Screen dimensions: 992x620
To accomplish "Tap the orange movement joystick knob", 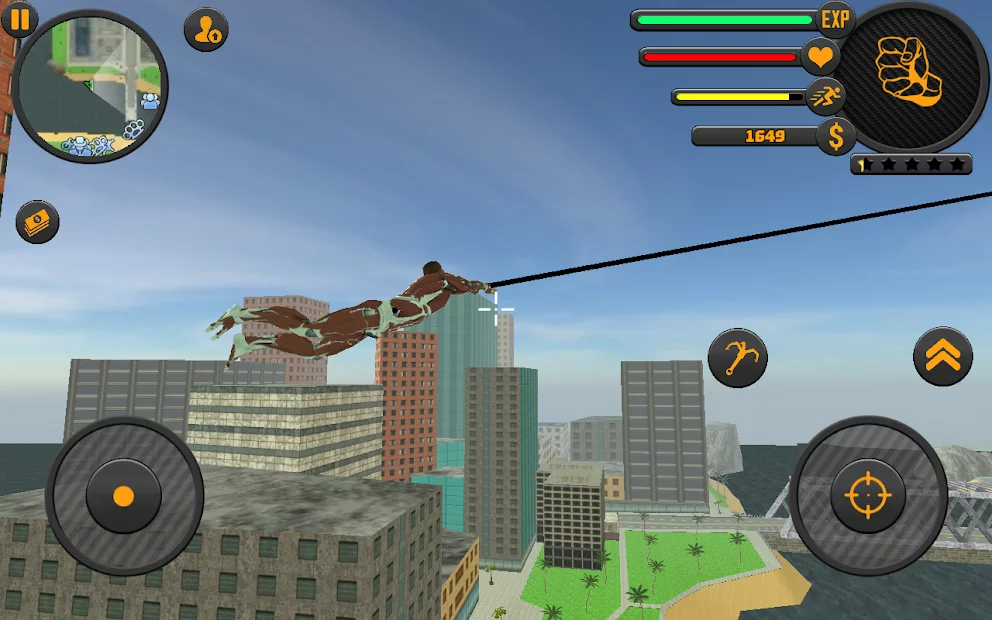I will tap(123, 495).
